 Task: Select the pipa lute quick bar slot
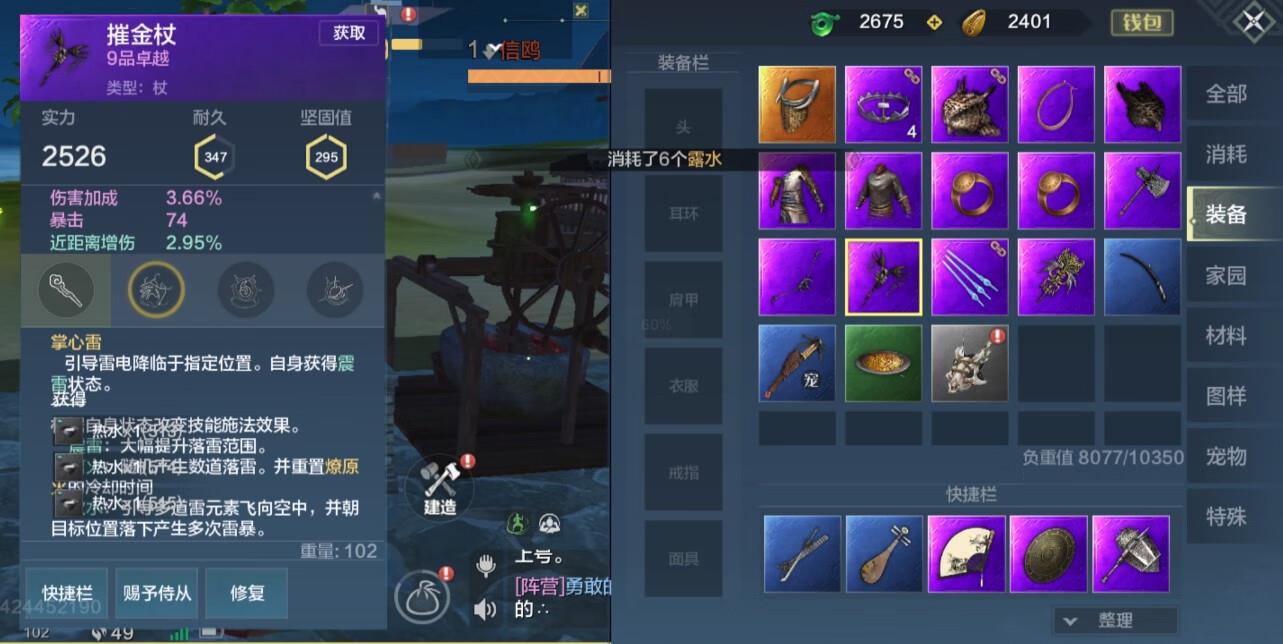point(884,553)
